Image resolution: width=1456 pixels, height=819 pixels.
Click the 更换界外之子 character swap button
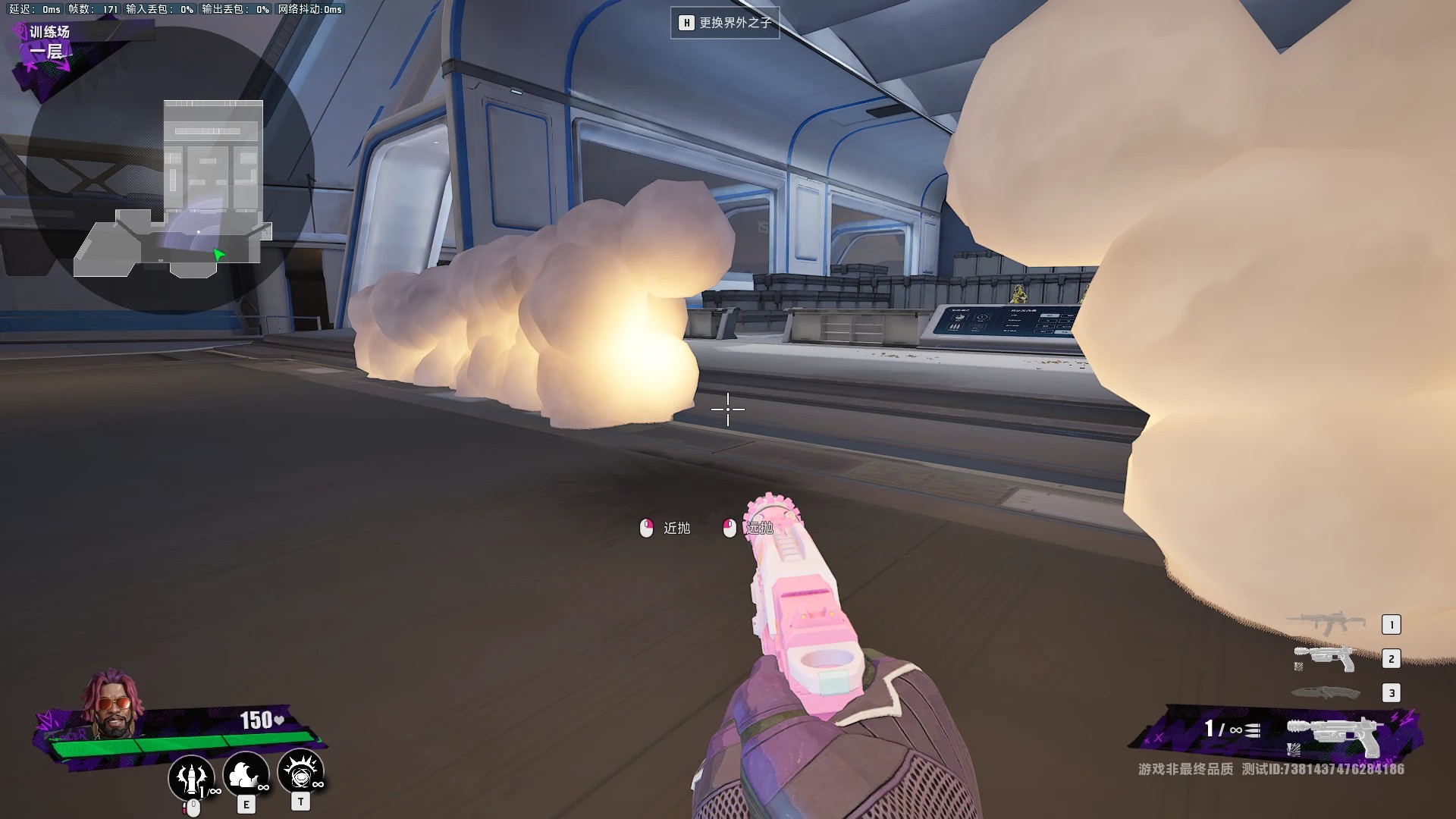coord(725,23)
